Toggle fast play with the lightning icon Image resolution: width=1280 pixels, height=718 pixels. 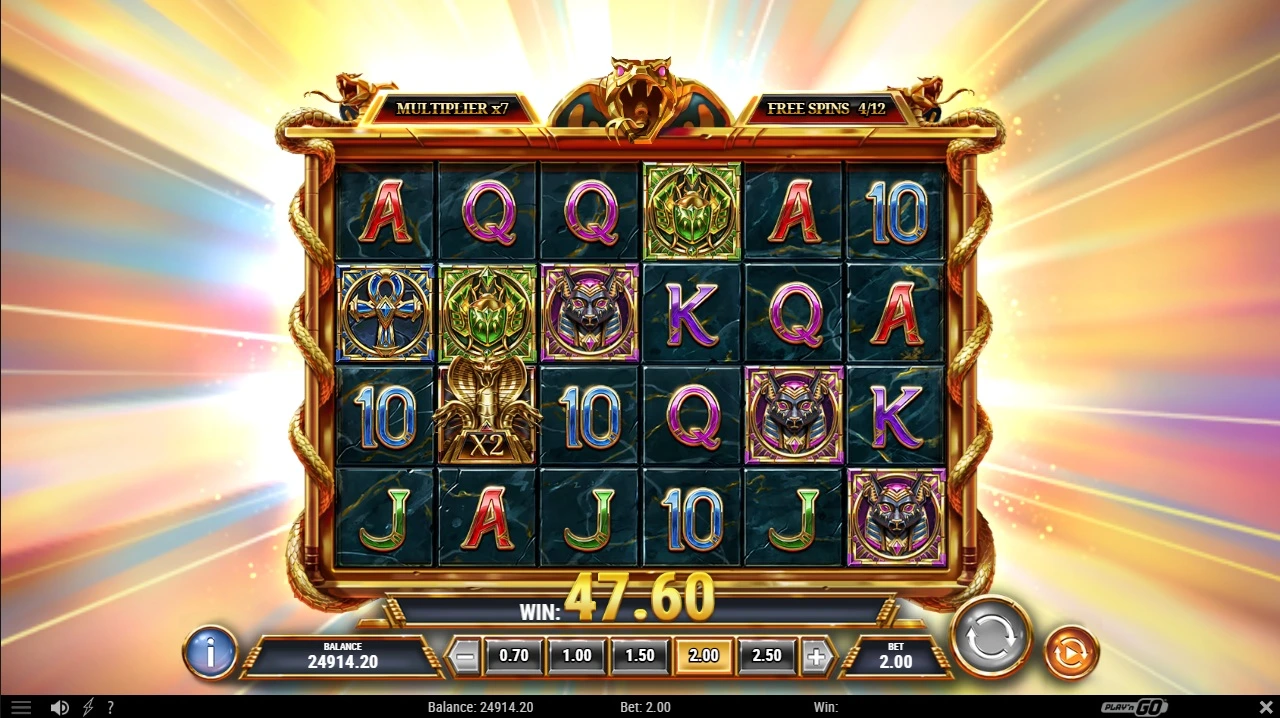click(88, 707)
